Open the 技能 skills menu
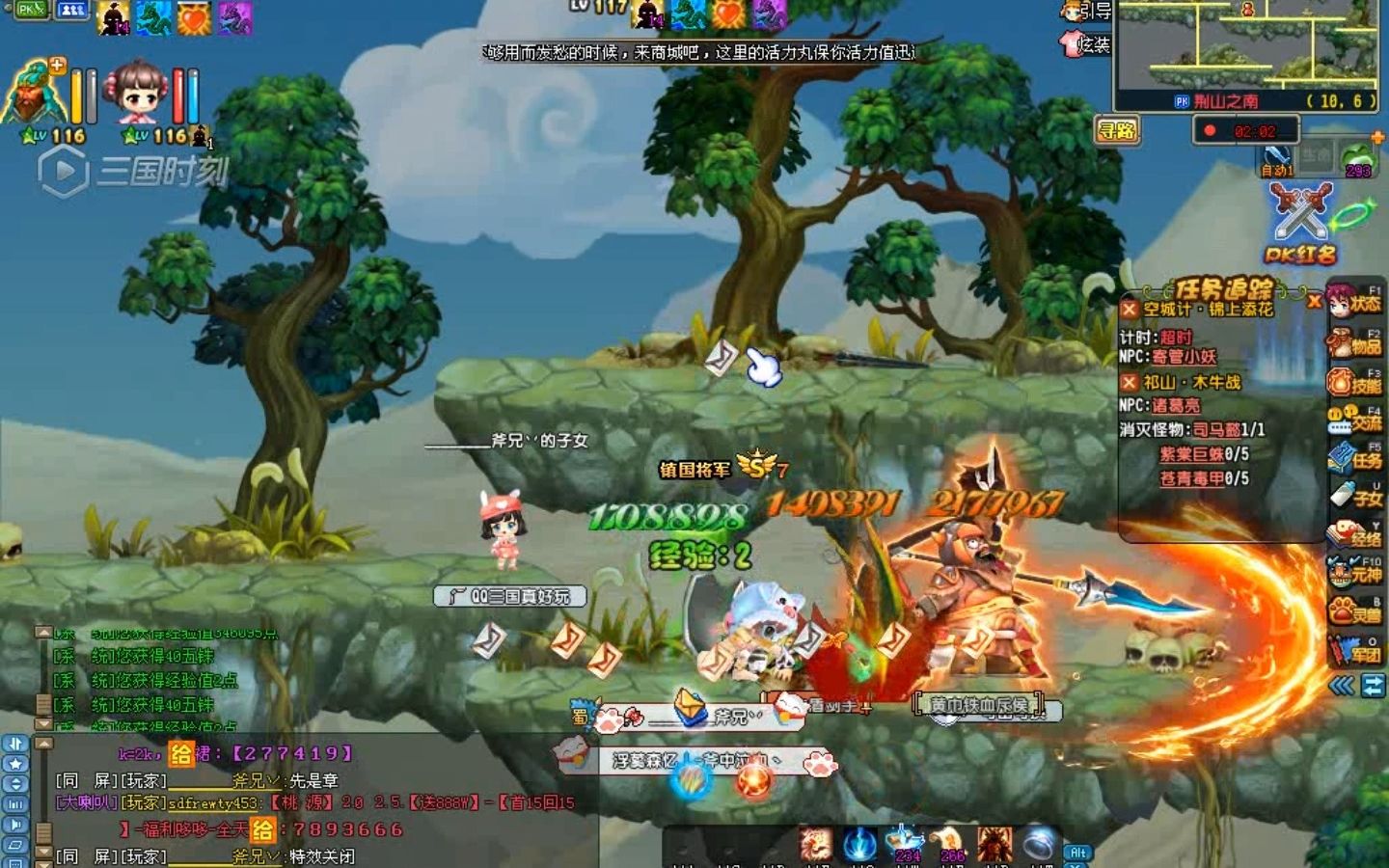Image resolution: width=1389 pixels, height=868 pixels. coord(1356,382)
